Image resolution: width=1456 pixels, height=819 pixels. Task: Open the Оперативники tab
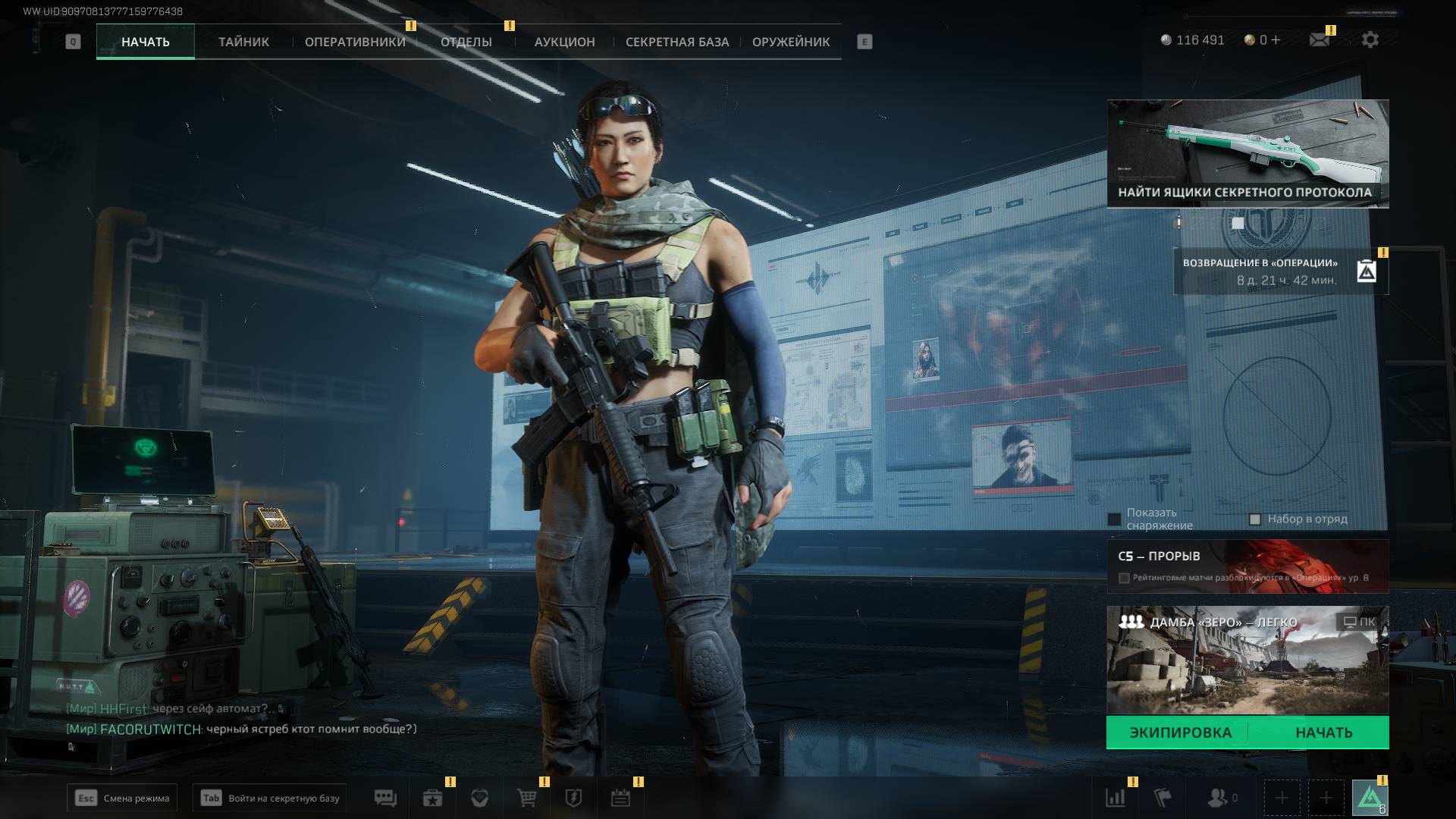[x=355, y=42]
